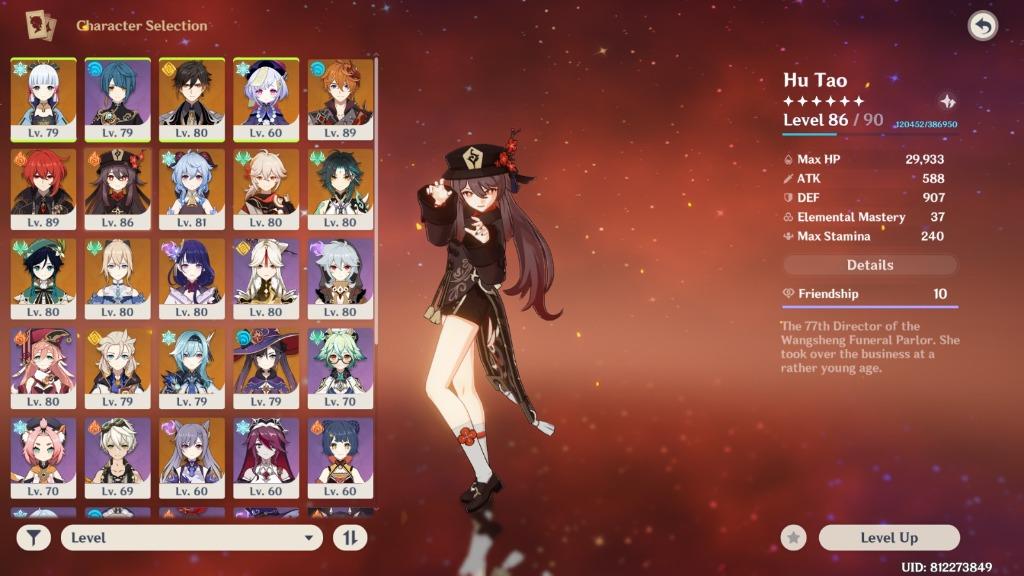Return using the back arrow button
This screenshot has height=576, width=1024.
[x=982, y=26]
